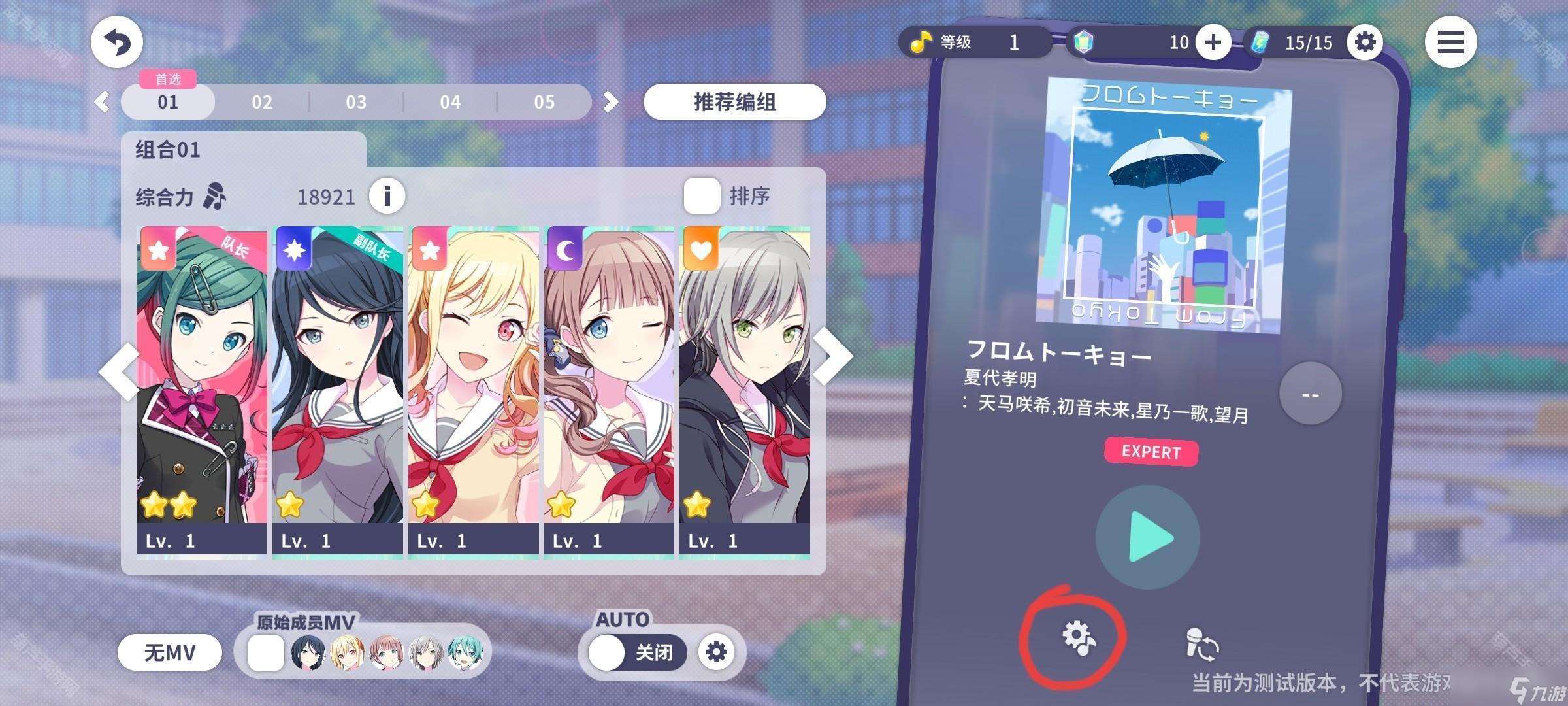The width and height of the screenshot is (1568, 706).
Task: Go back with the return arrow button
Action: pyautogui.click(x=117, y=42)
